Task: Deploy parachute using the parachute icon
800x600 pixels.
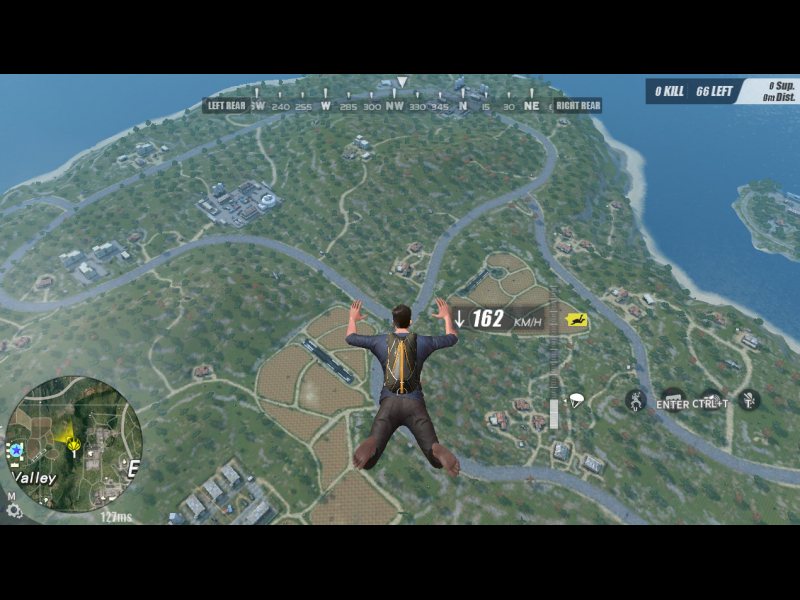Action: pos(577,401)
